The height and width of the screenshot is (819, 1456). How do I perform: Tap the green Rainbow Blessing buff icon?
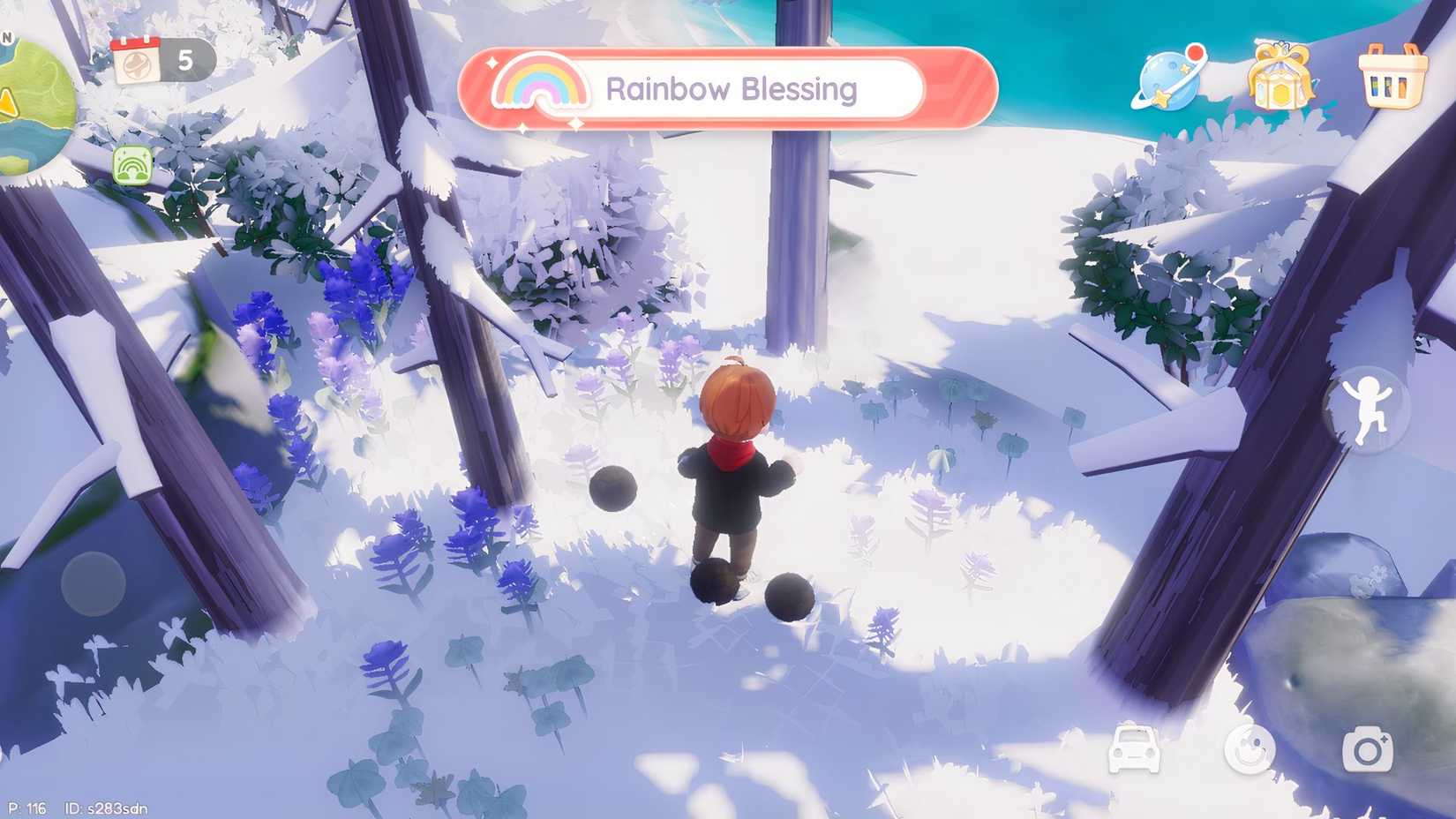point(132,166)
